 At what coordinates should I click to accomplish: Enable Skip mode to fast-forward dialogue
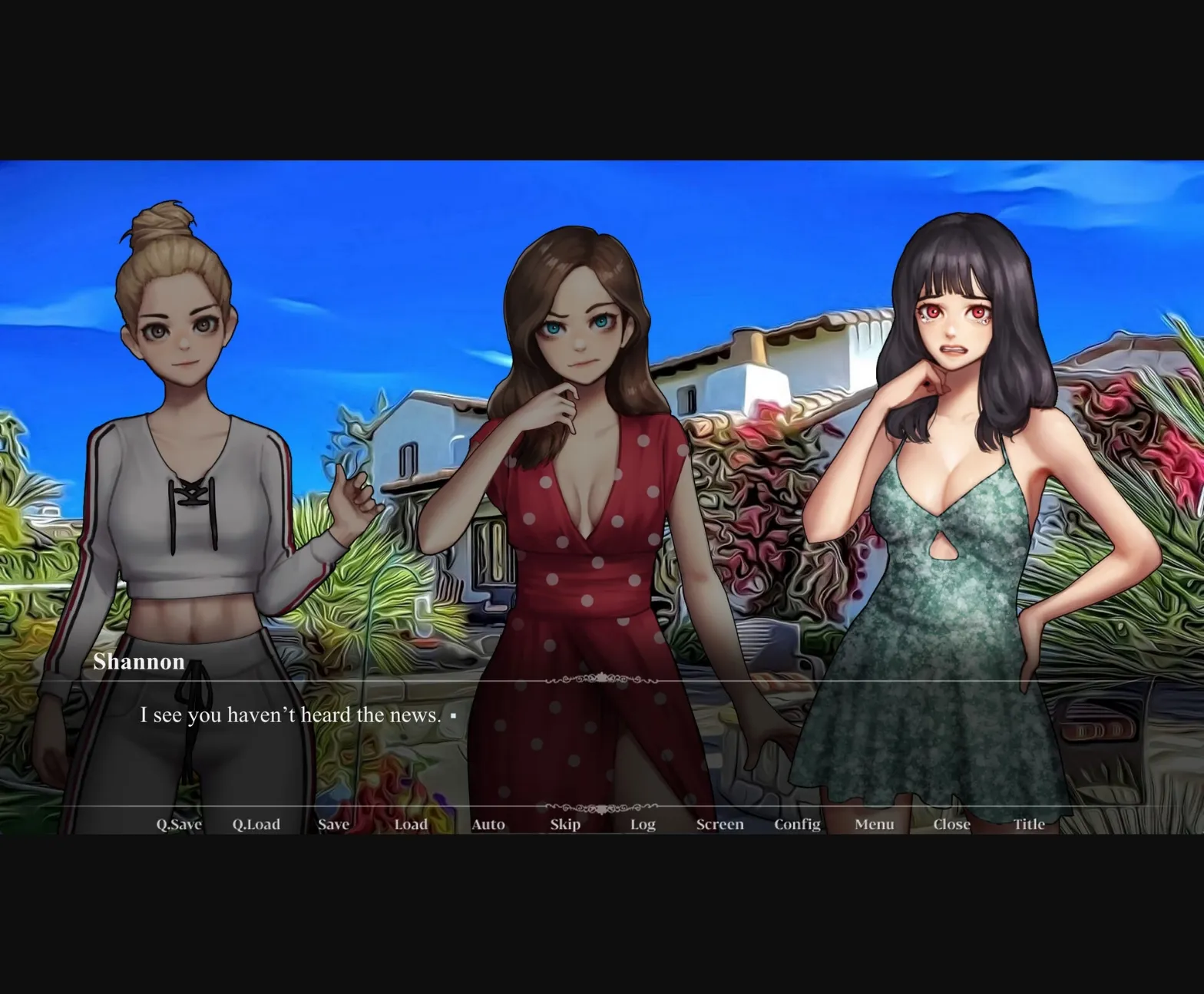tap(565, 824)
